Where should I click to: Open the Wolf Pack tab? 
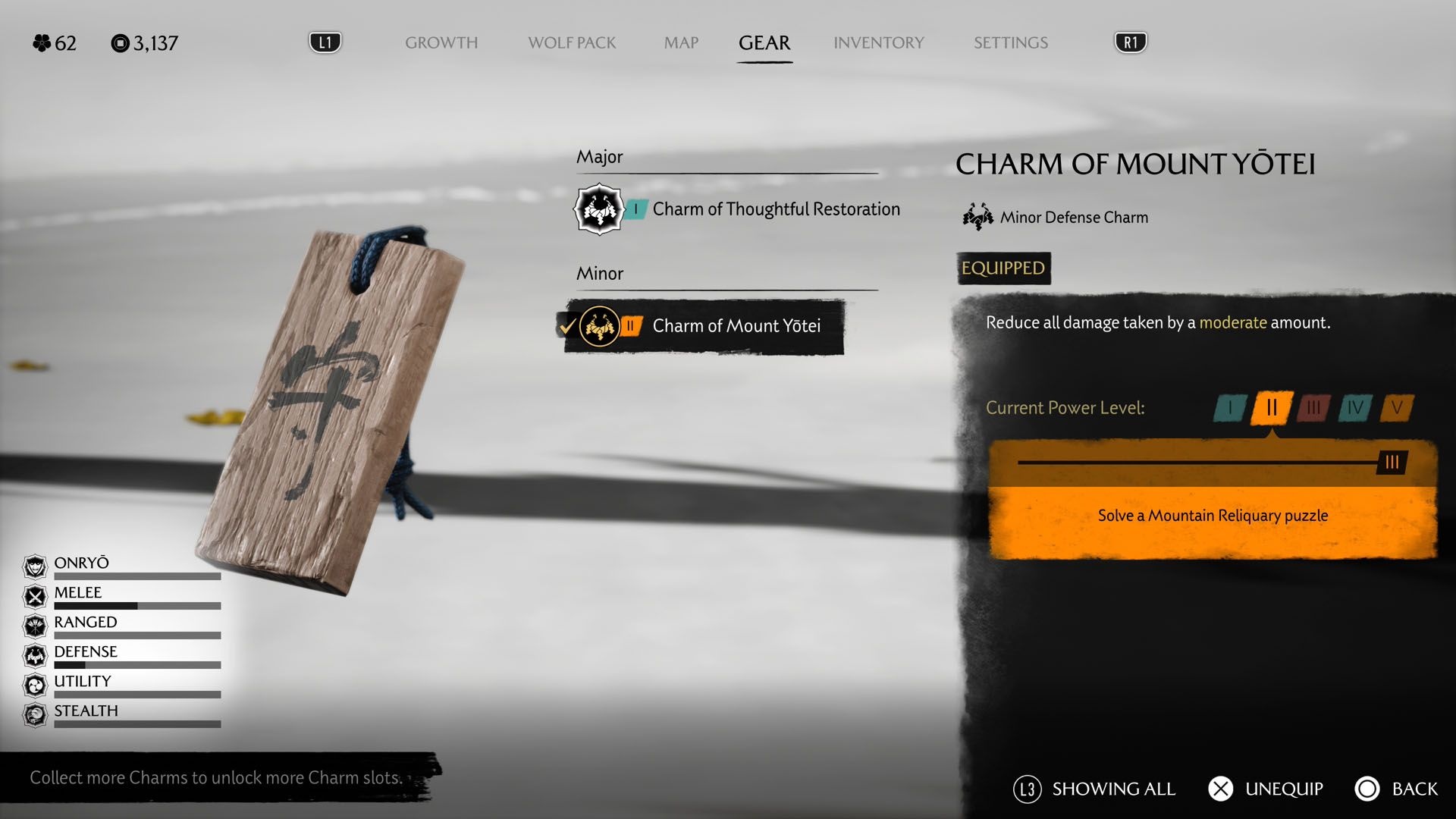572,42
